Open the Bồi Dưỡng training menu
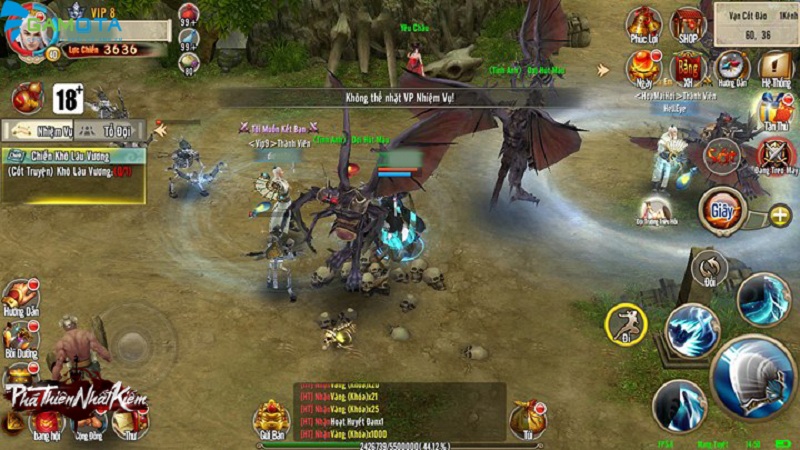The height and width of the screenshot is (450, 800). pos(19,340)
